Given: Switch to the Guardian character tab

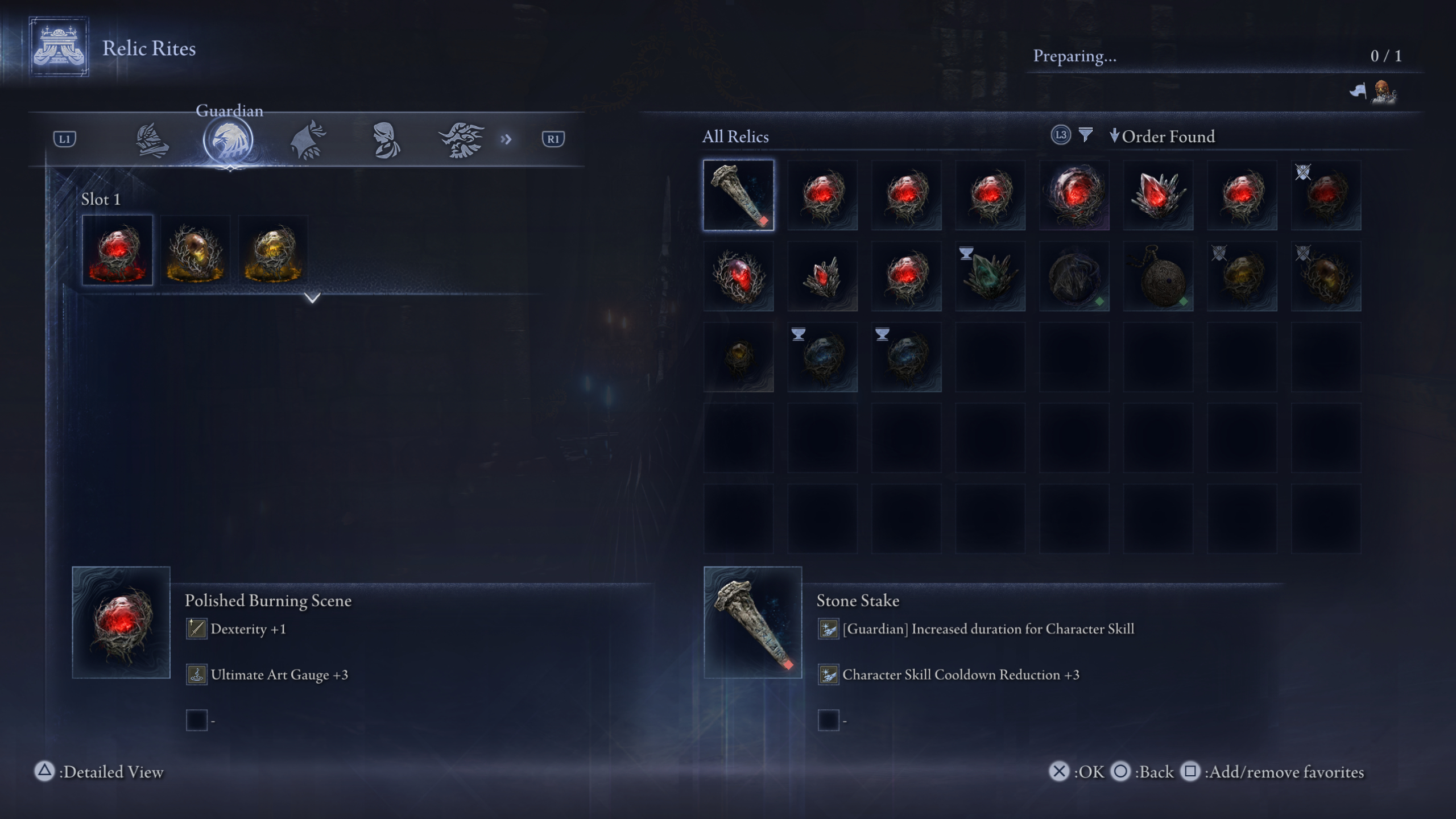Looking at the screenshot, I should point(229,140).
